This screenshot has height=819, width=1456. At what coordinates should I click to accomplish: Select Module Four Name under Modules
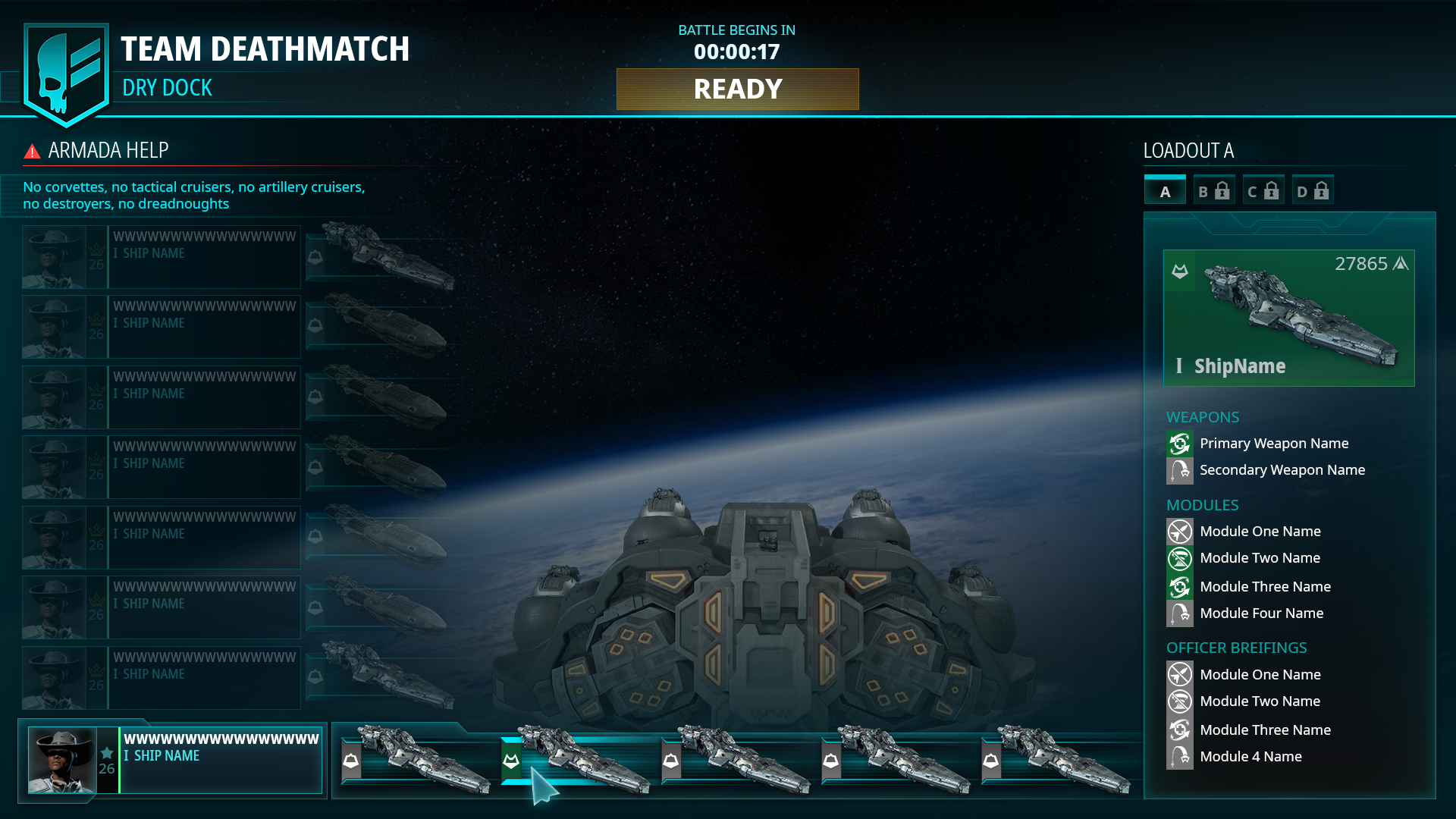(1261, 613)
